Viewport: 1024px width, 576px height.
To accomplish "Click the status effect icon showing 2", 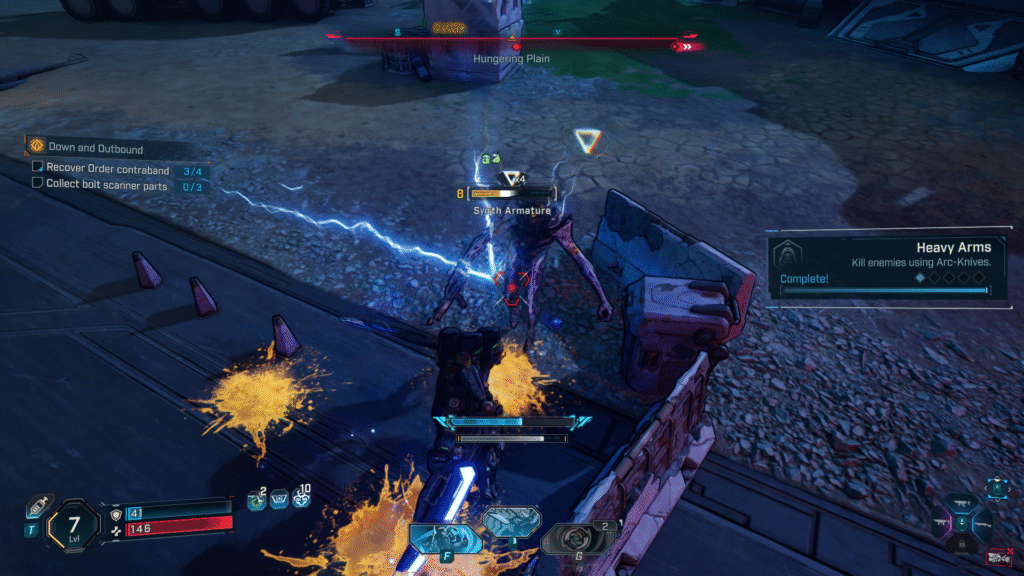I will point(256,499).
